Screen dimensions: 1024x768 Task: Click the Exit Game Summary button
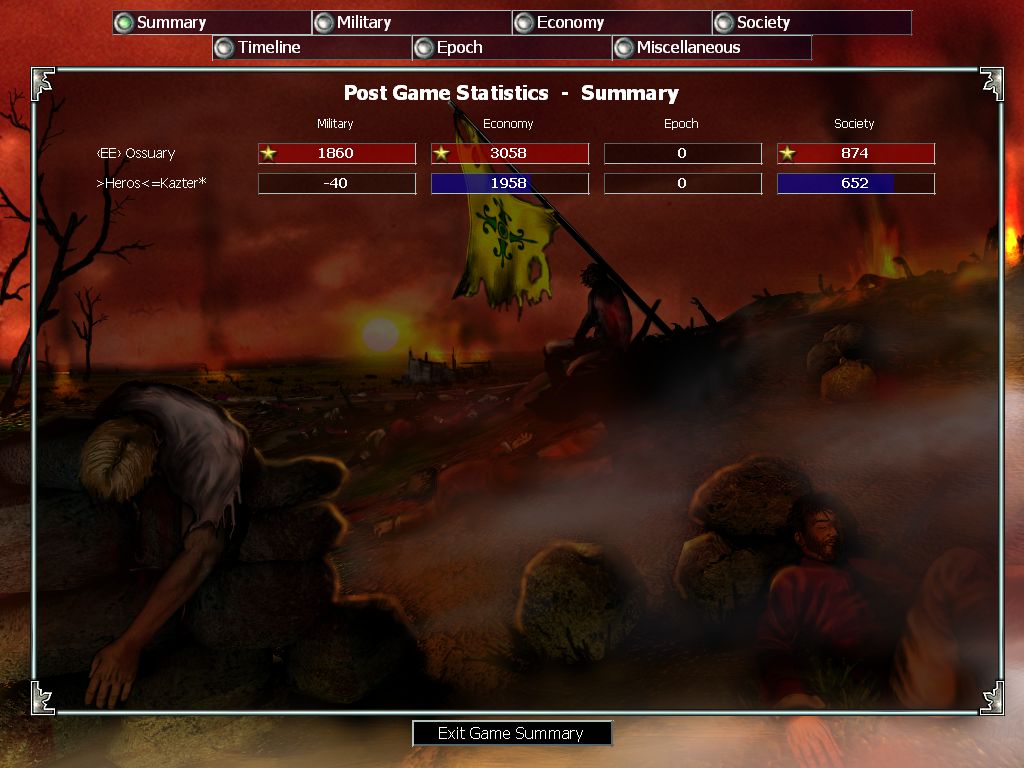pos(511,734)
